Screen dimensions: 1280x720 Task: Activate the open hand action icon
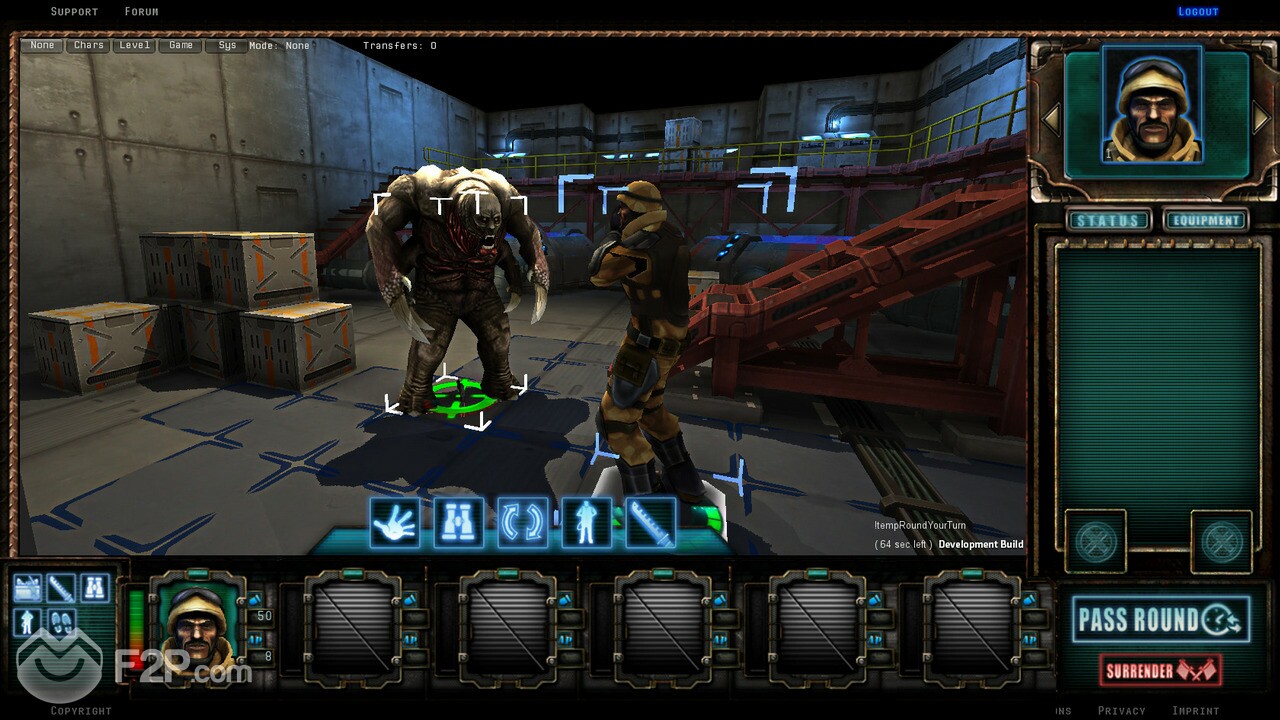point(395,522)
